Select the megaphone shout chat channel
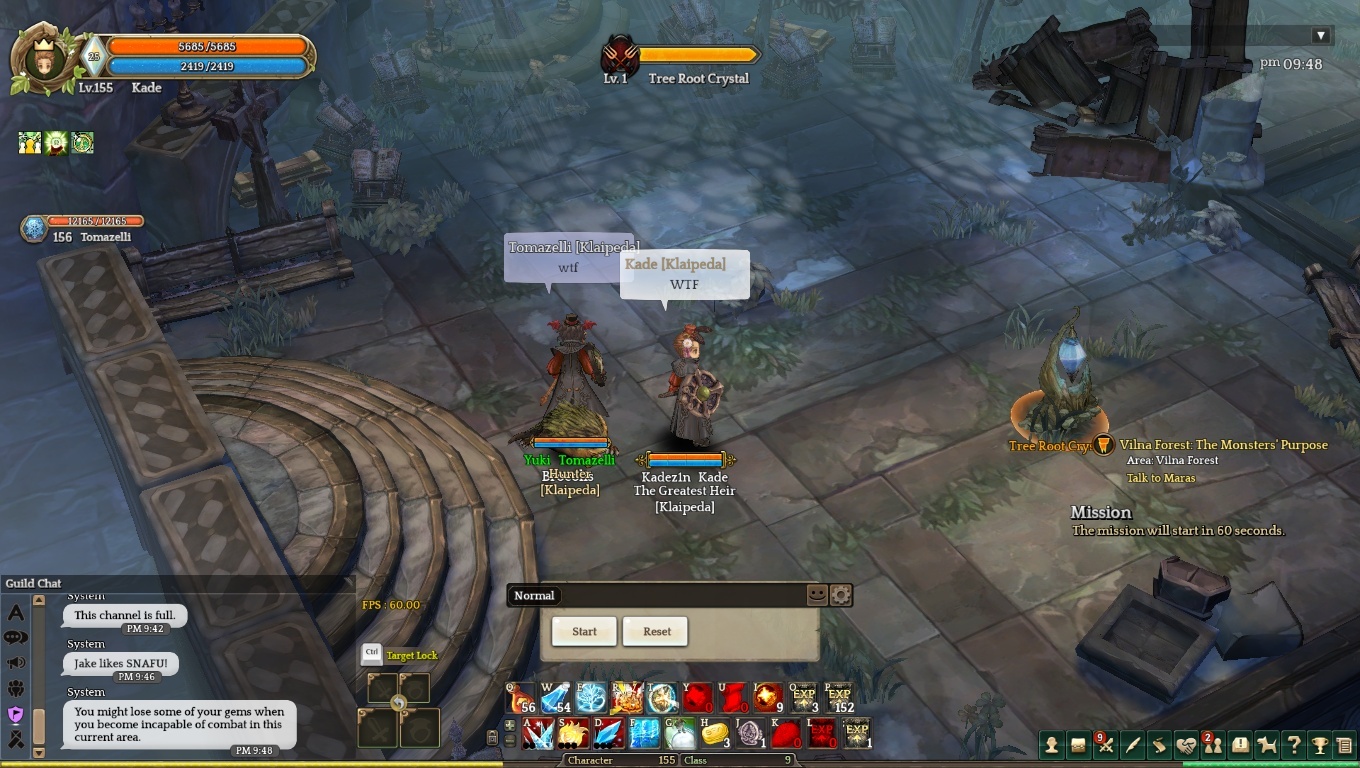The height and width of the screenshot is (768, 1360). (15, 663)
